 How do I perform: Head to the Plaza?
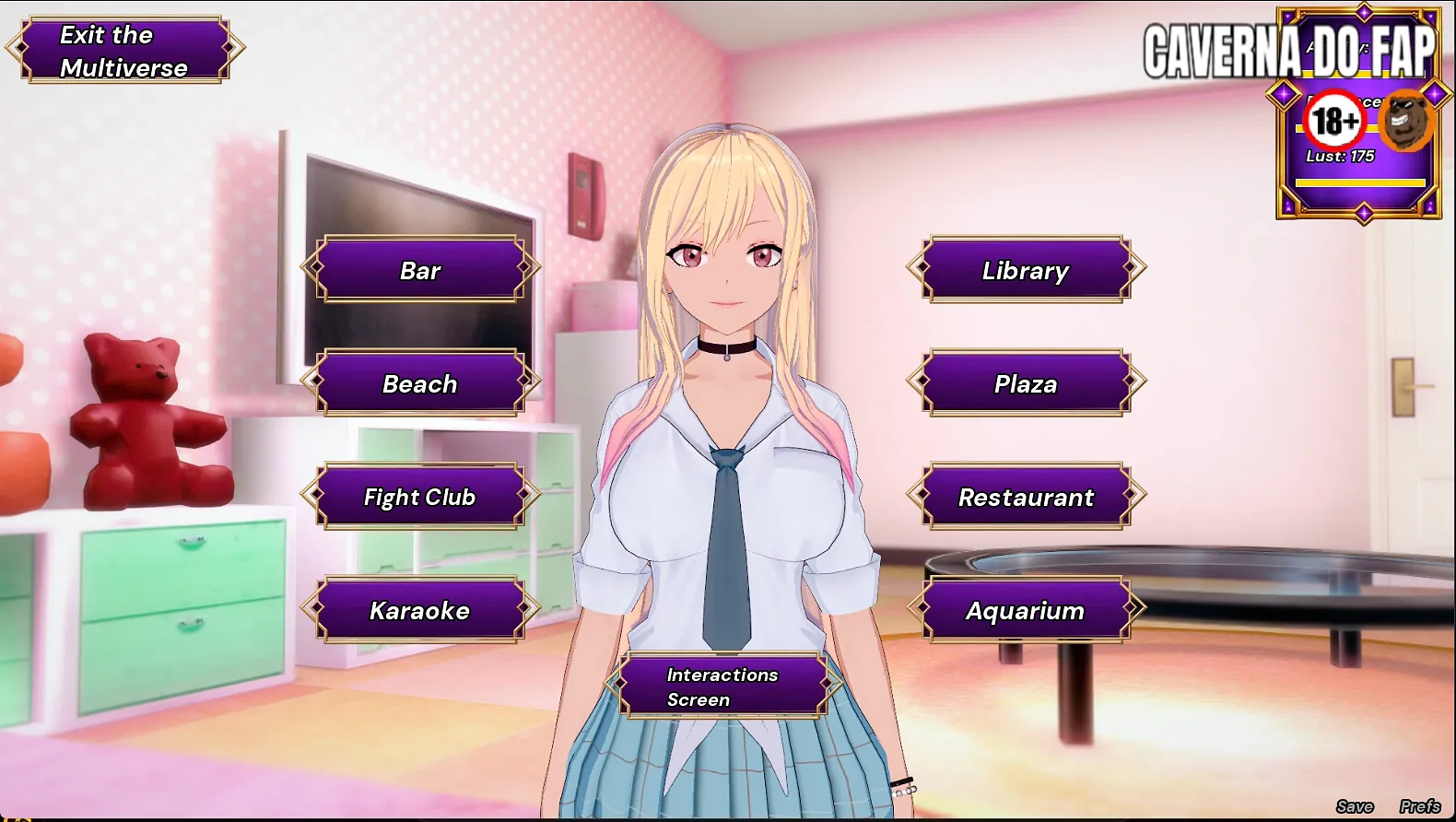pyautogui.click(x=1026, y=383)
